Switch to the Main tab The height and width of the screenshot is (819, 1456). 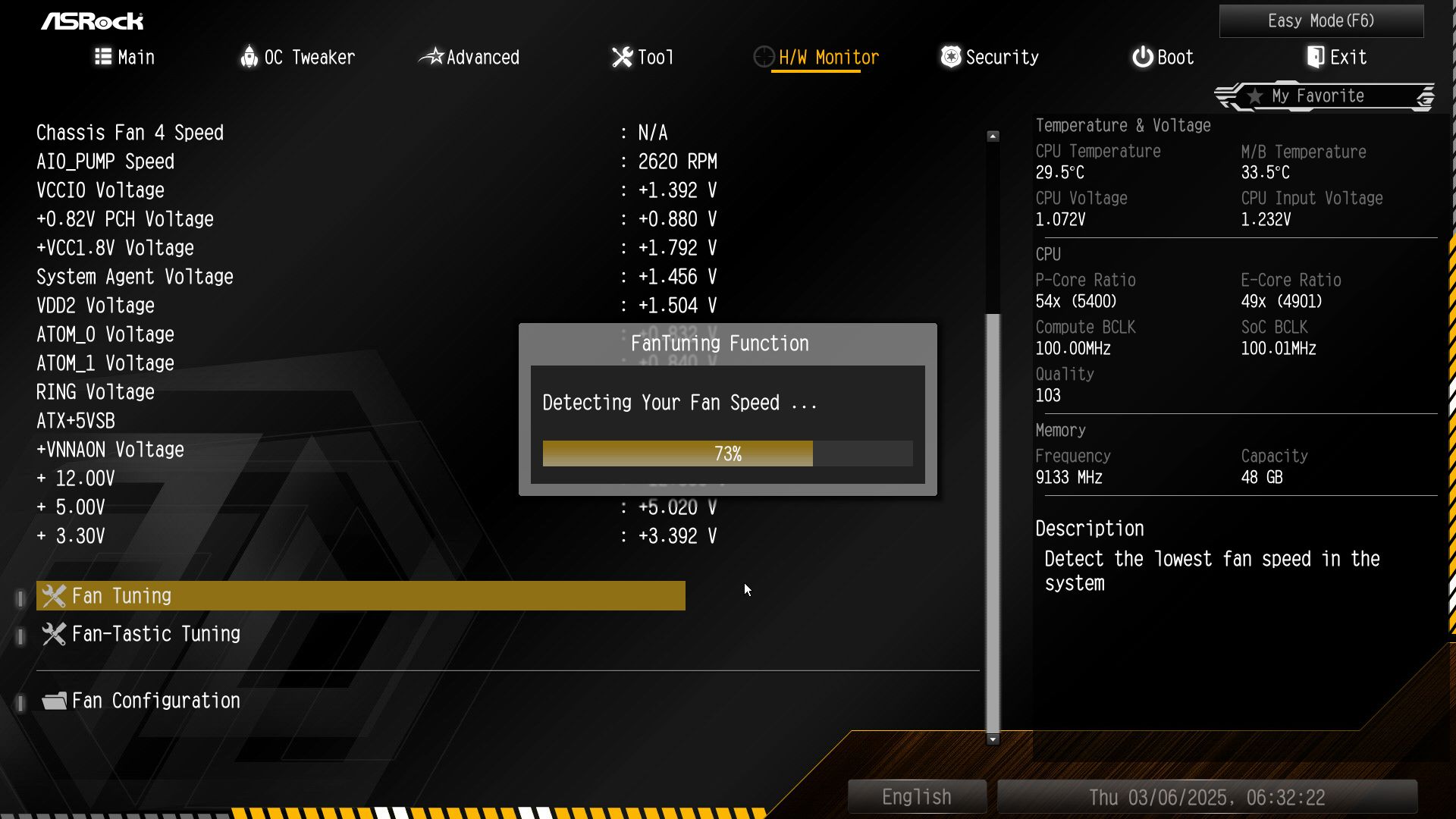(x=125, y=58)
